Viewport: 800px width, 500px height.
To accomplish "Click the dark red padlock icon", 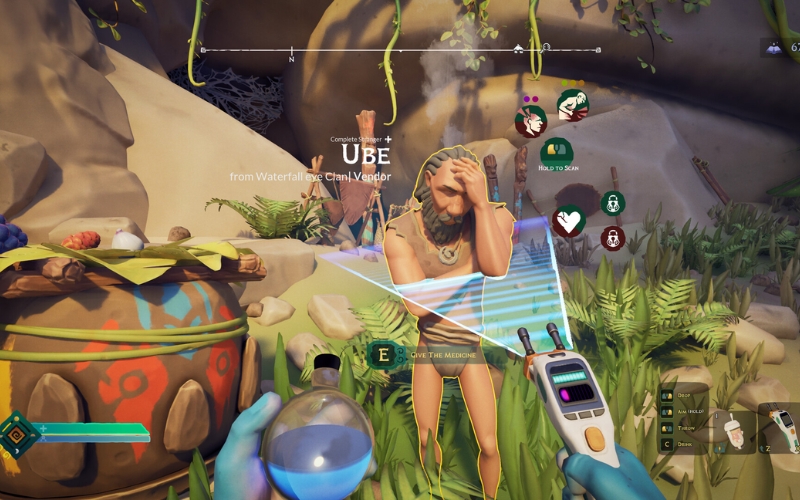I will point(613,238).
